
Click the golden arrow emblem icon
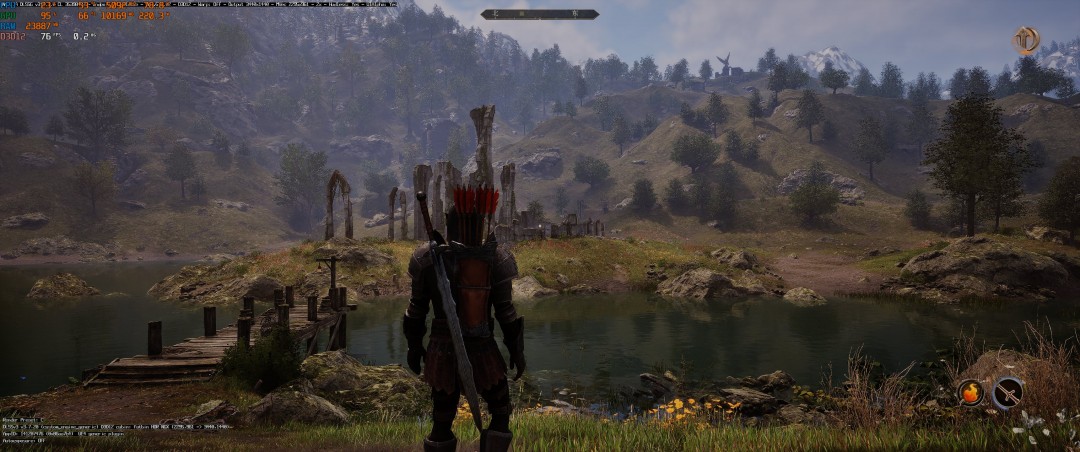click(x=1026, y=40)
